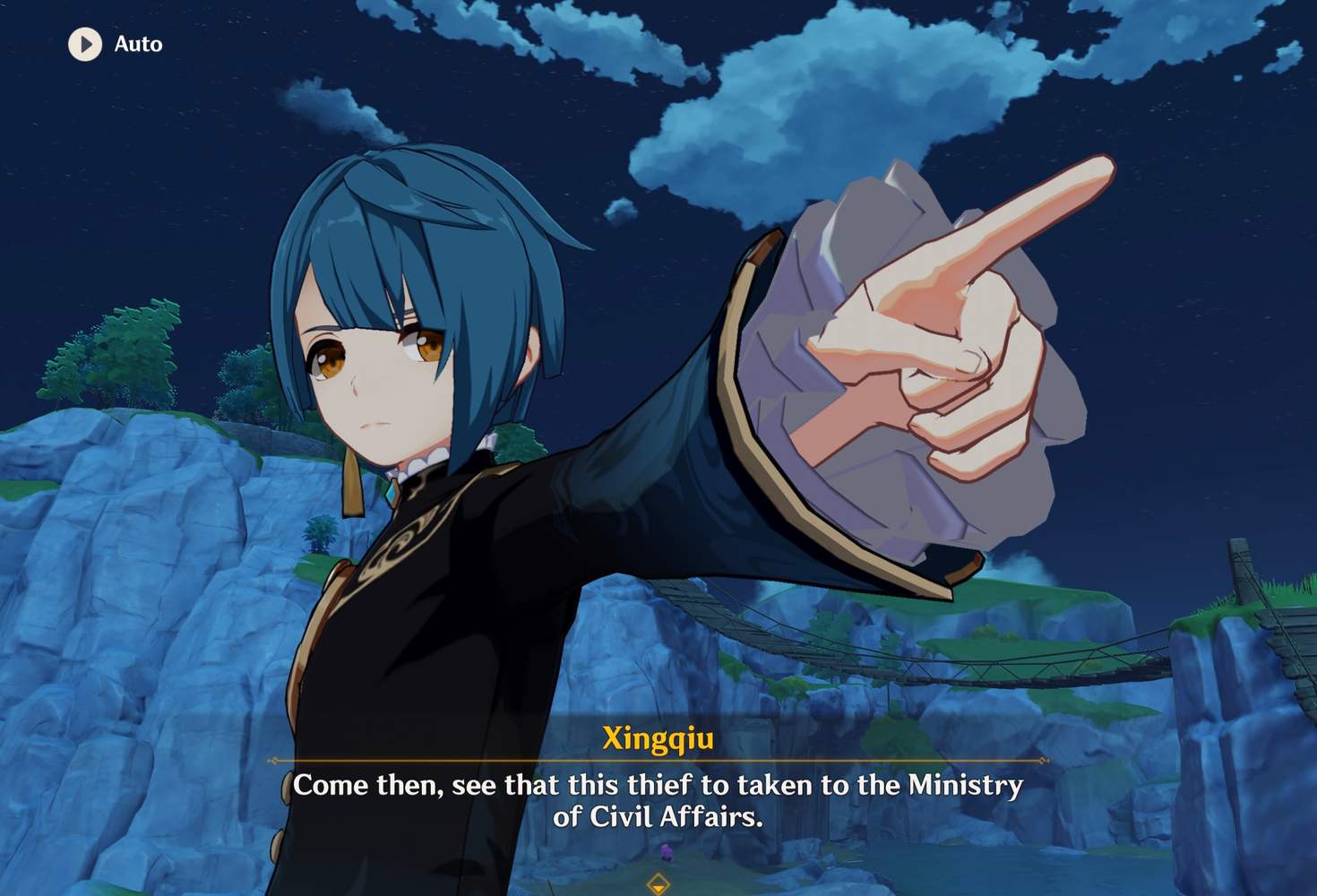Click the triangular play symbol inside the button
Viewport: 1317px width, 896px height.
pyautogui.click(x=88, y=45)
